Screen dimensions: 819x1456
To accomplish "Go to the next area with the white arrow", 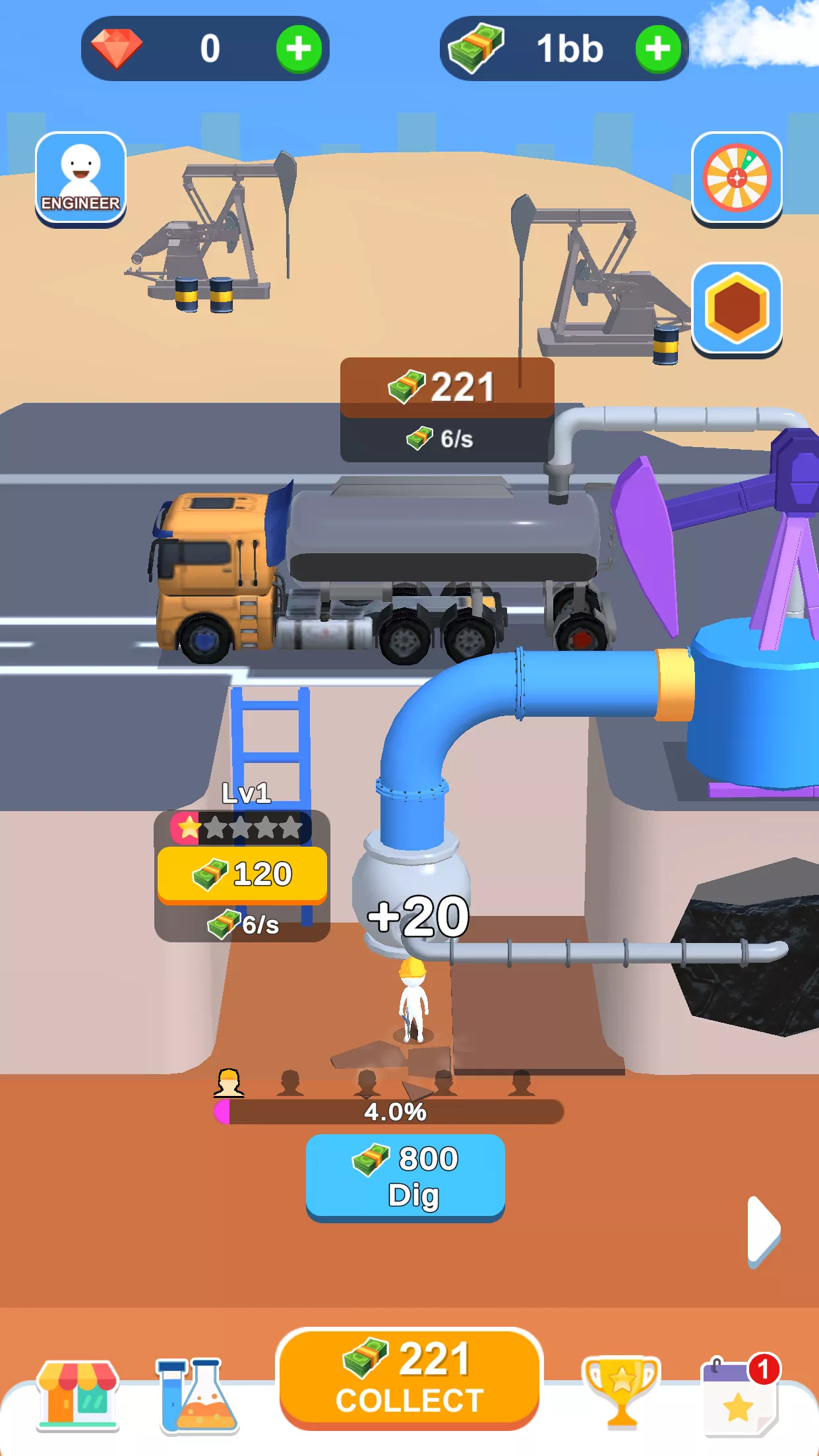I will coord(764,1230).
